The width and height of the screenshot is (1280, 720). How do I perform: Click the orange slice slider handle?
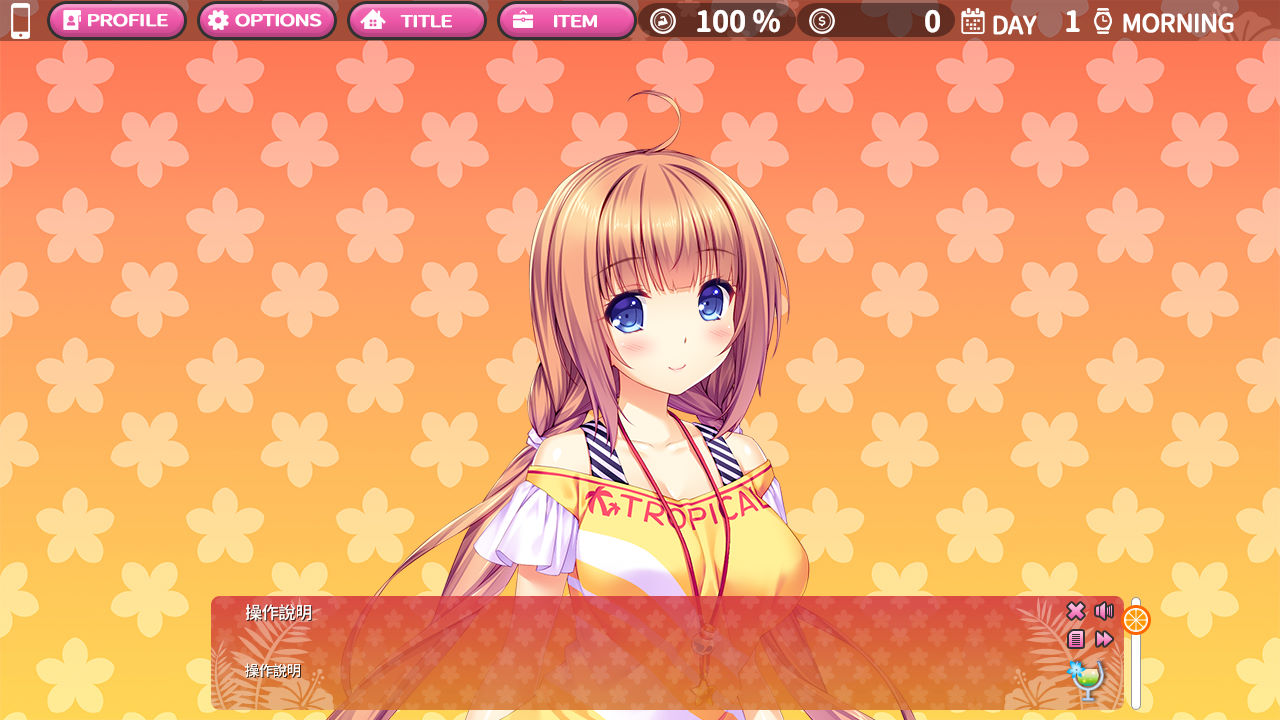tap(1136, 620)
